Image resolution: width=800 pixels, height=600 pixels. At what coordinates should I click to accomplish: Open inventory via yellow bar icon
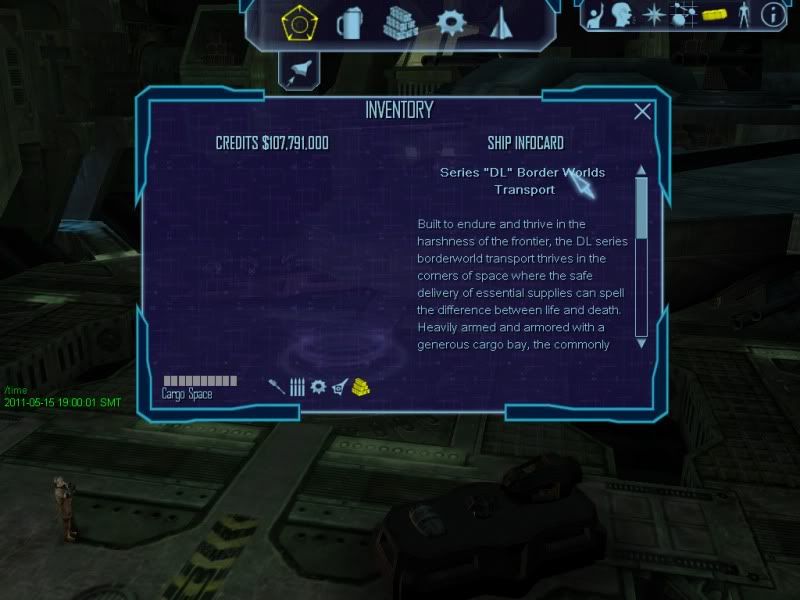[713, 15]
